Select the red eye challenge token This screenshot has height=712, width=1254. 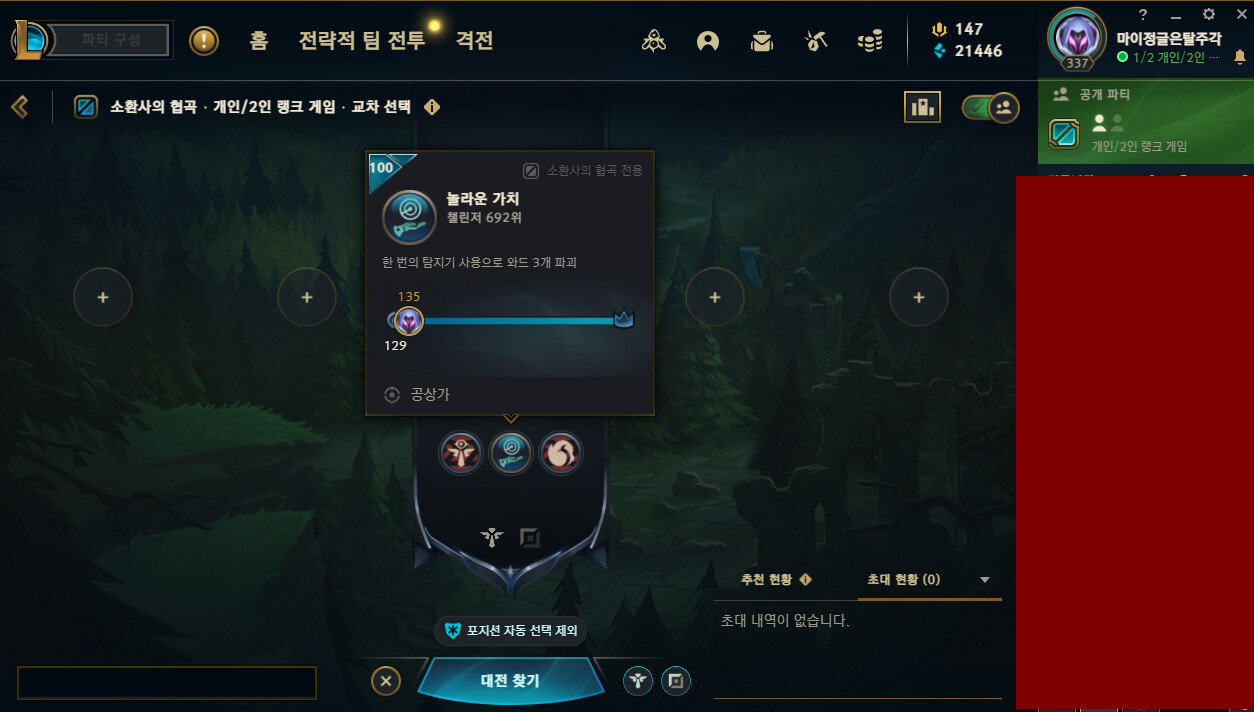461,453
